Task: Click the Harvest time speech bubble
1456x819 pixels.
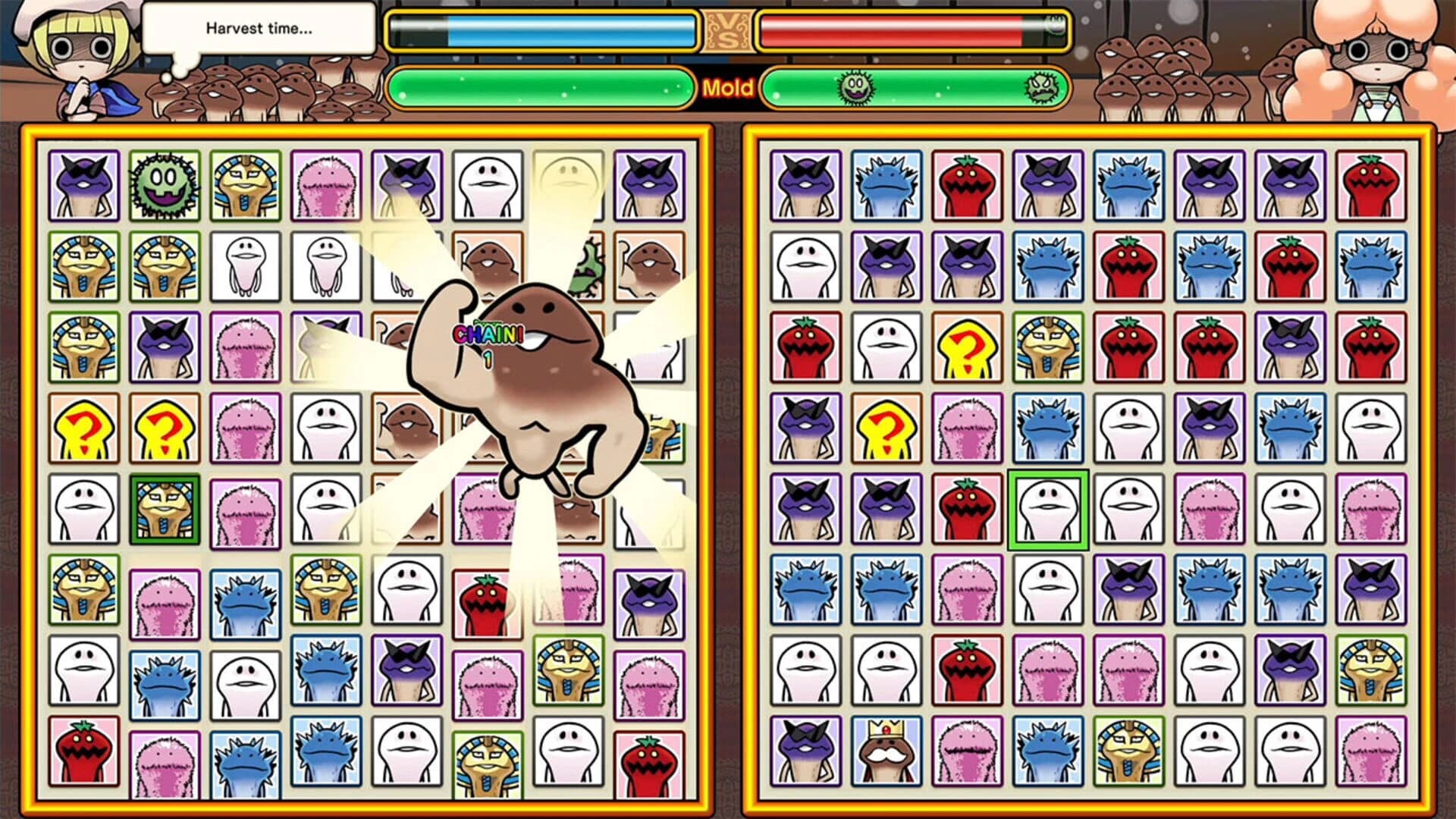Action: pos(258,30)
